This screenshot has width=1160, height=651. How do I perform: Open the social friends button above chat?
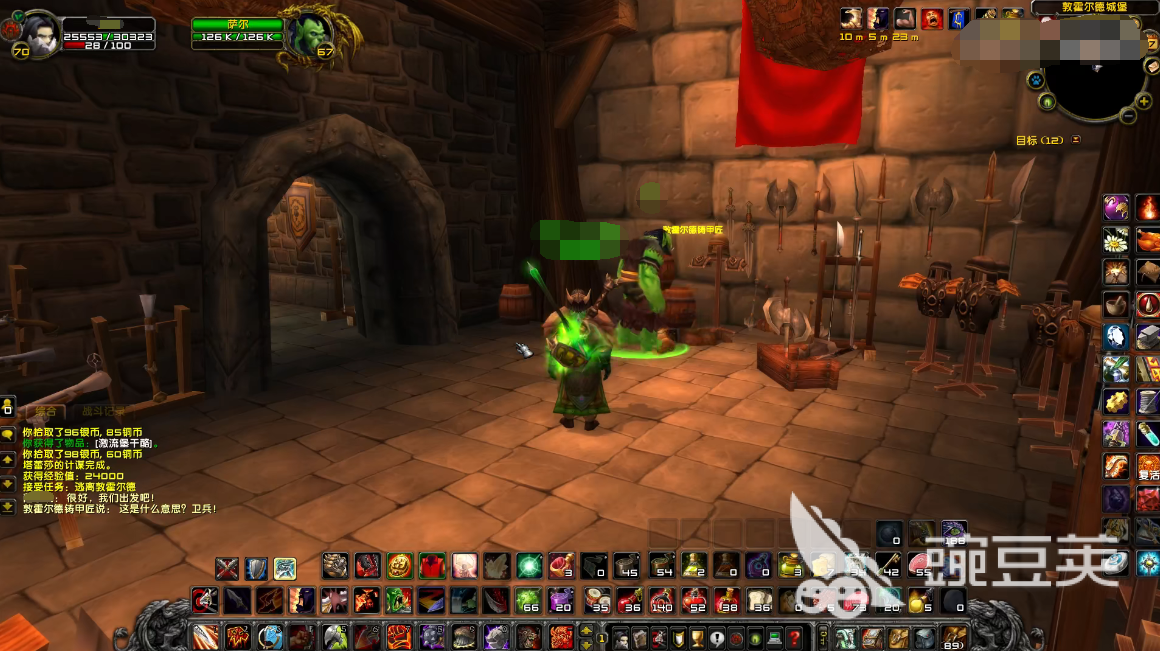8,406
